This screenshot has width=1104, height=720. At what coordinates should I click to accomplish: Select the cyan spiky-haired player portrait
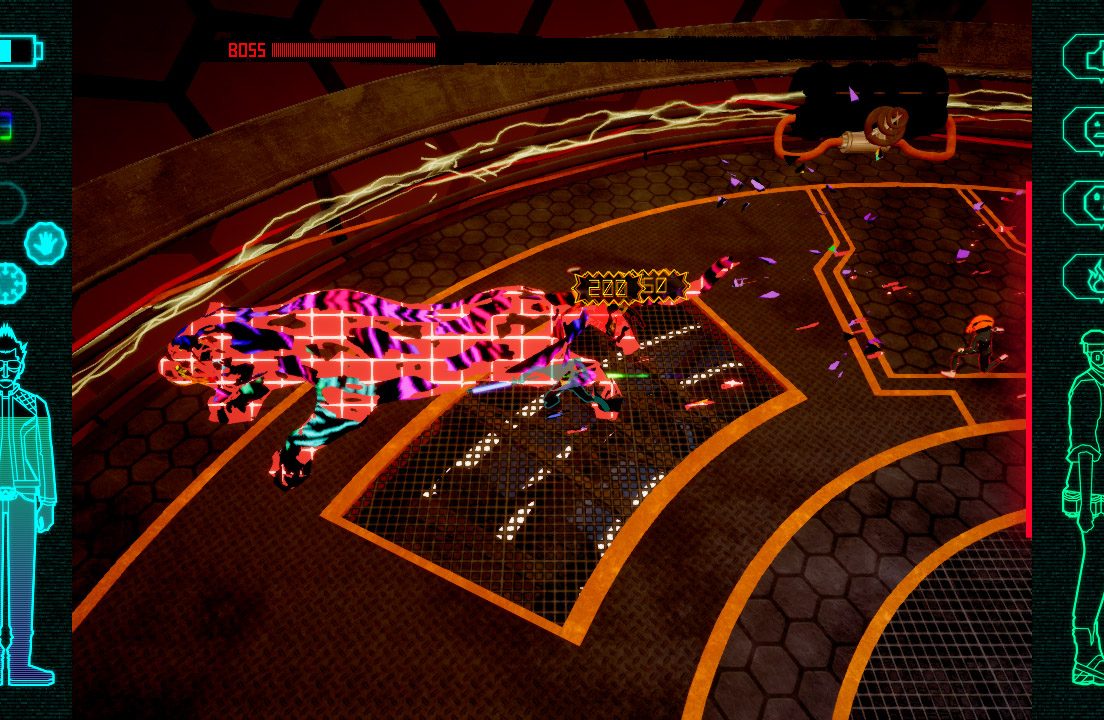pos(26,500)
